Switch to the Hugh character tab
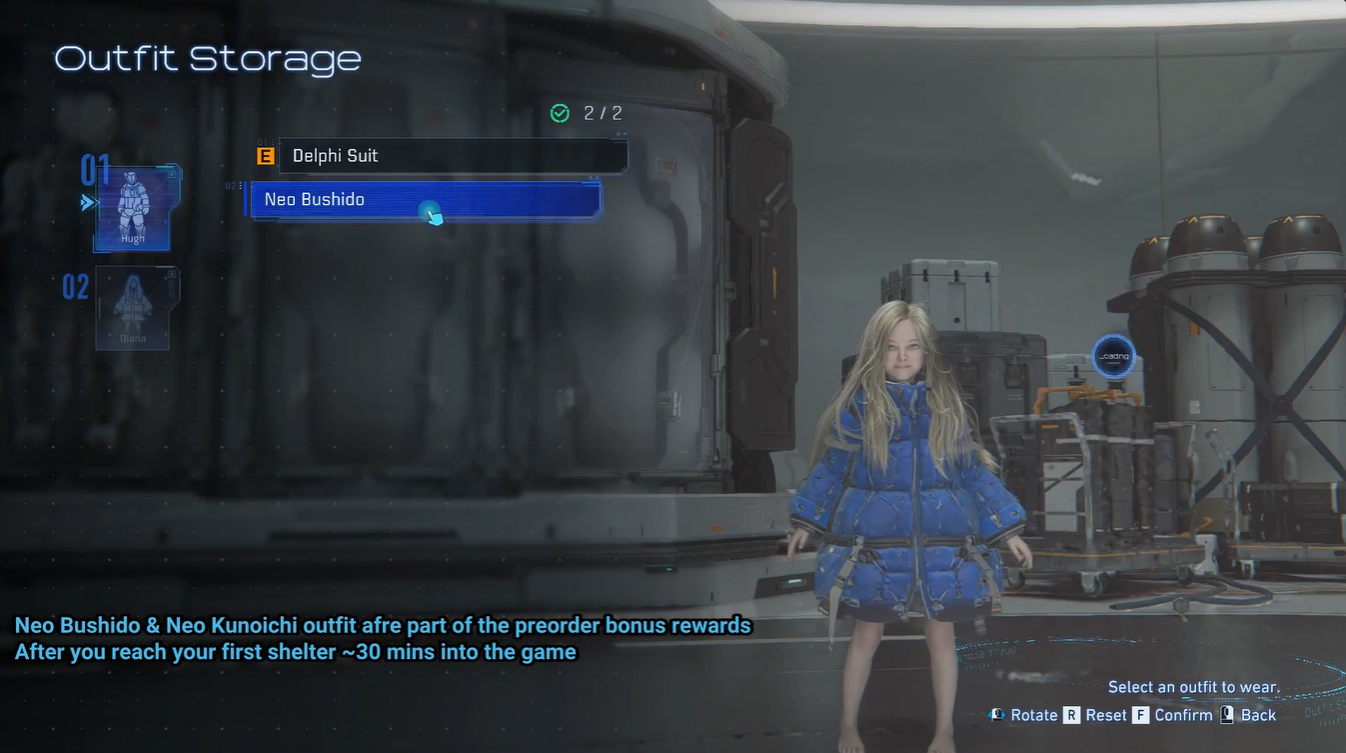 point(133,208)
